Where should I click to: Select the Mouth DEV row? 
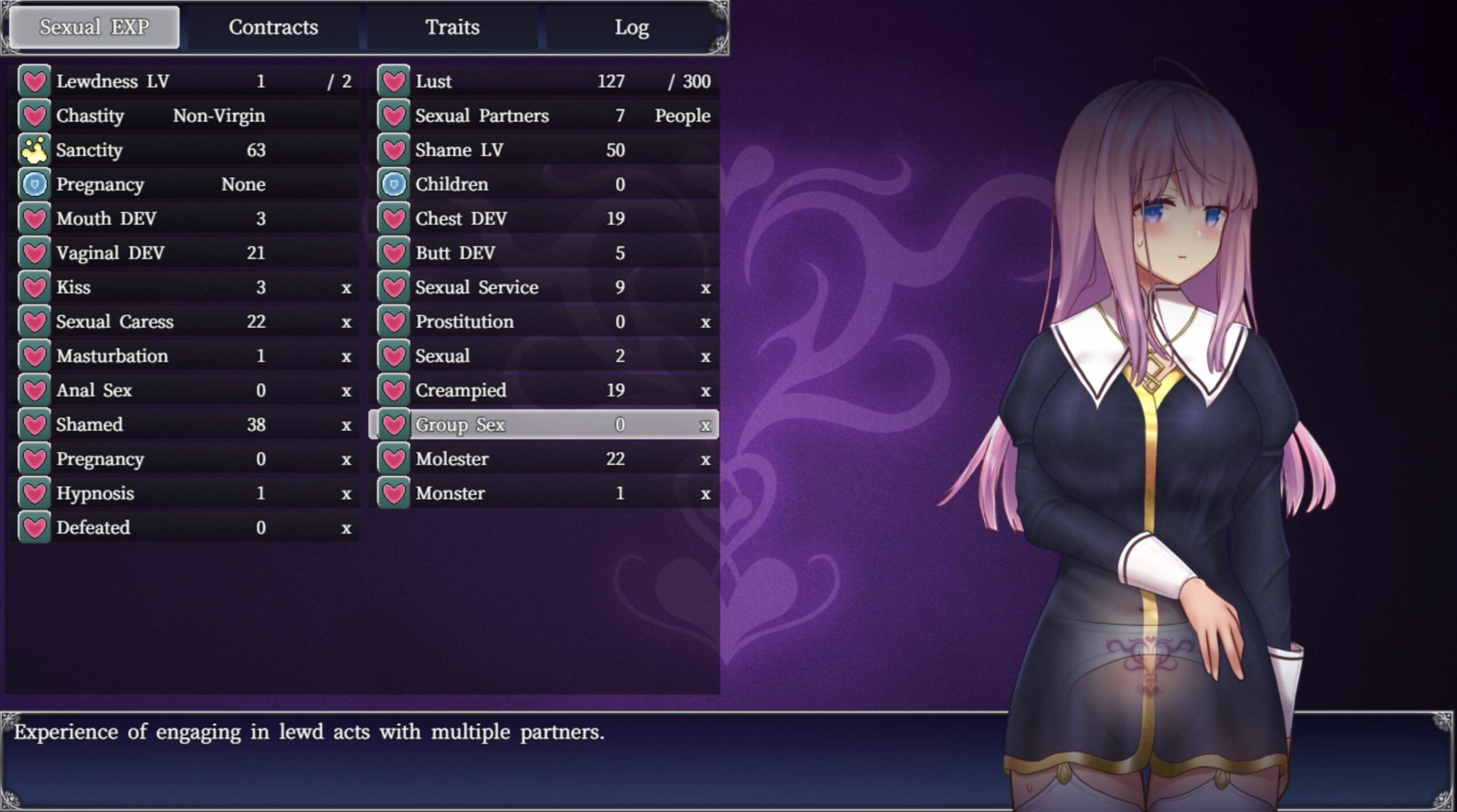(185, 219)
